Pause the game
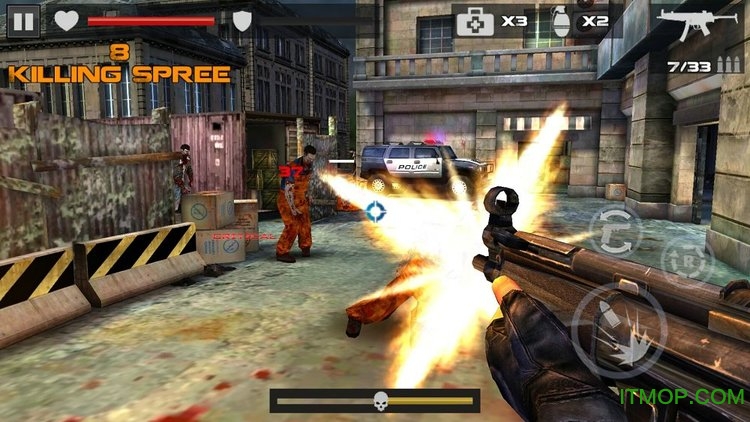The image size is (750, 422). [24, 21]
